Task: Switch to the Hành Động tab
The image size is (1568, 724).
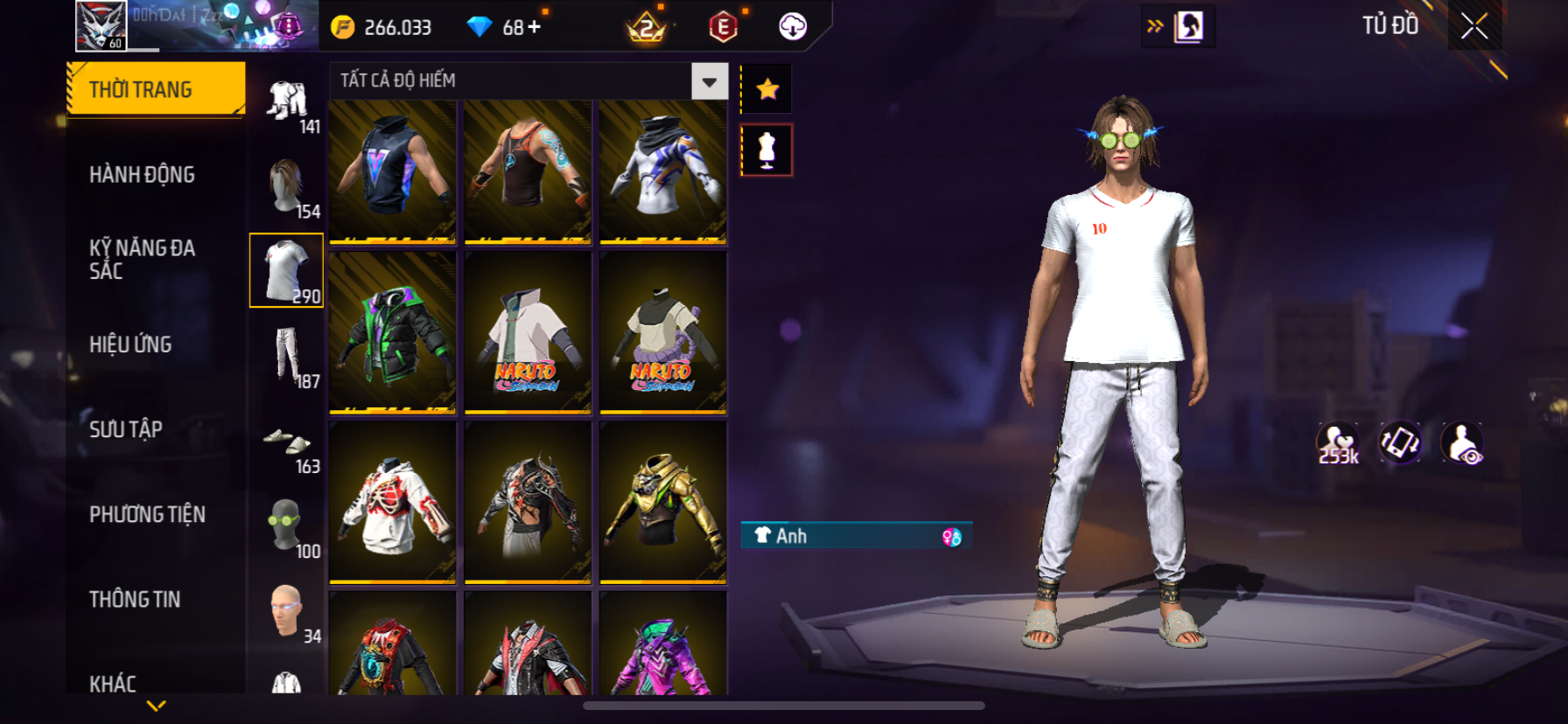Action: click(142, 175)
